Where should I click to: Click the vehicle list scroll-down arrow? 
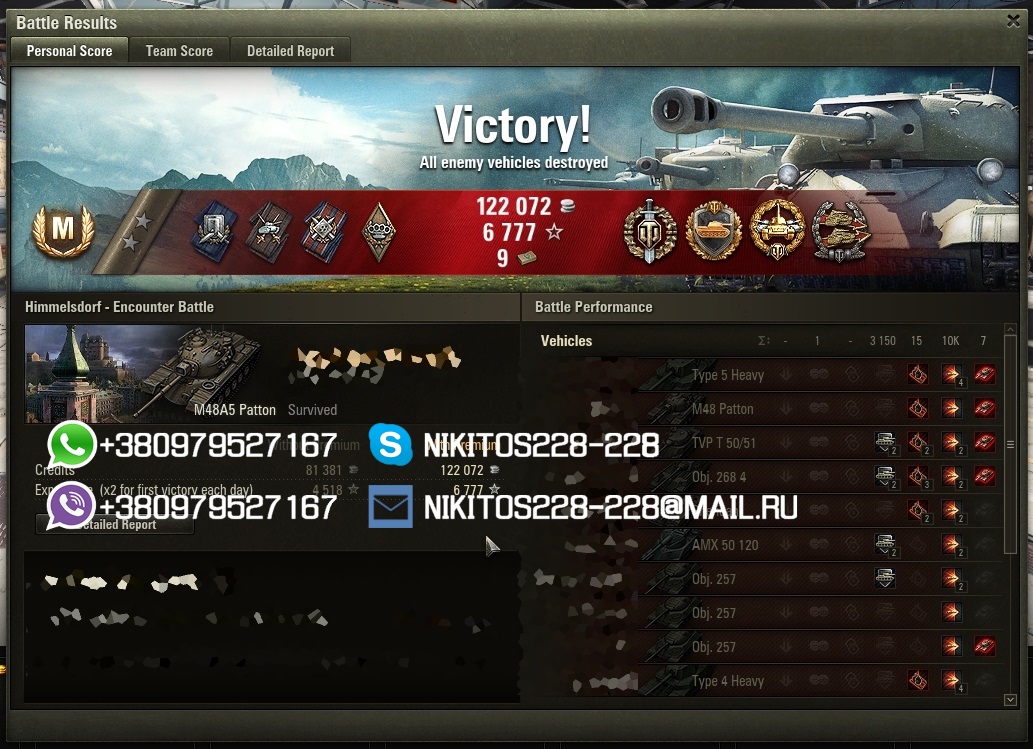coord(1010,700)
